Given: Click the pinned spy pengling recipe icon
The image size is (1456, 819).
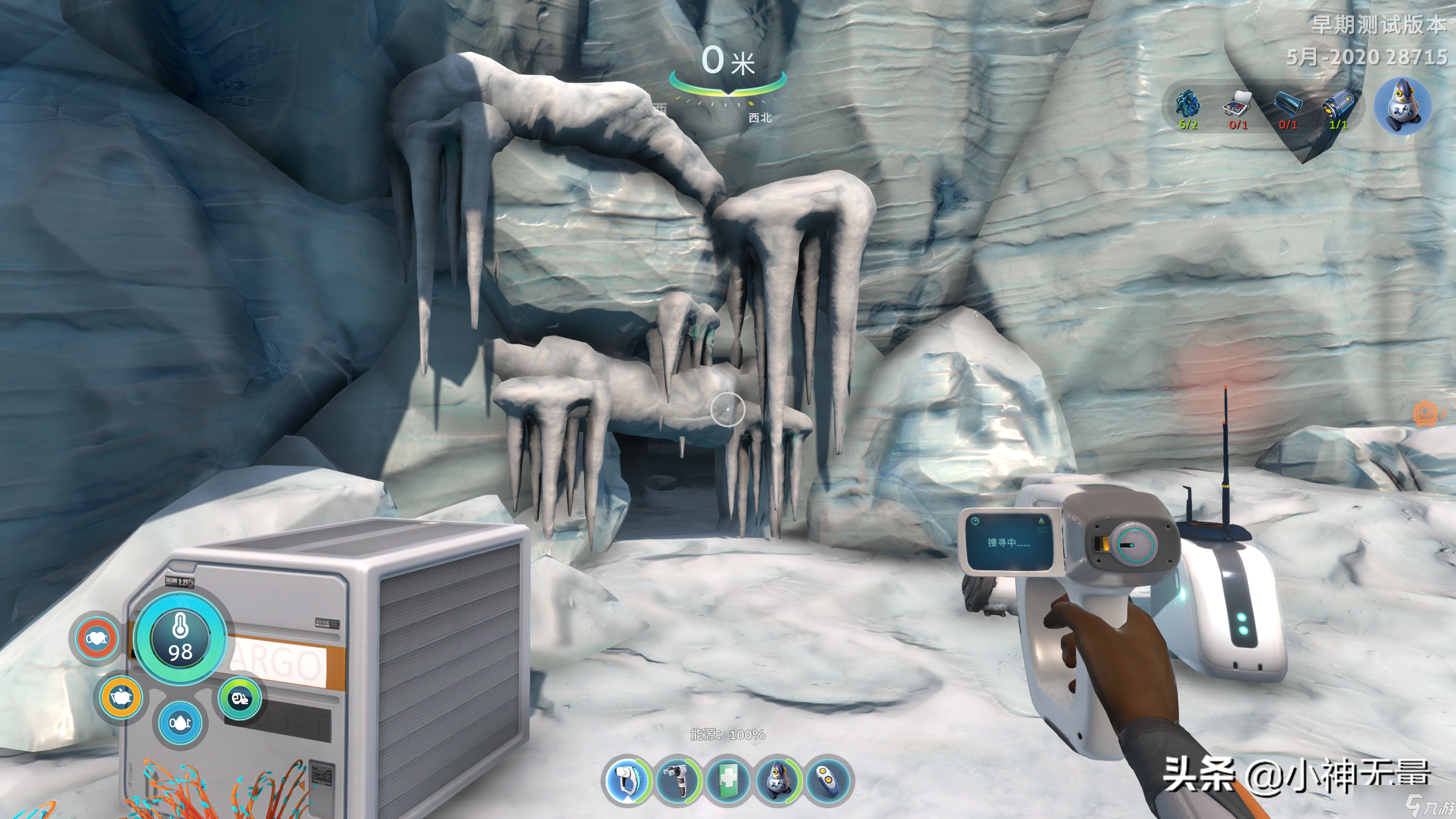Looking at the screenshot, I should [x=1402, y=107].
